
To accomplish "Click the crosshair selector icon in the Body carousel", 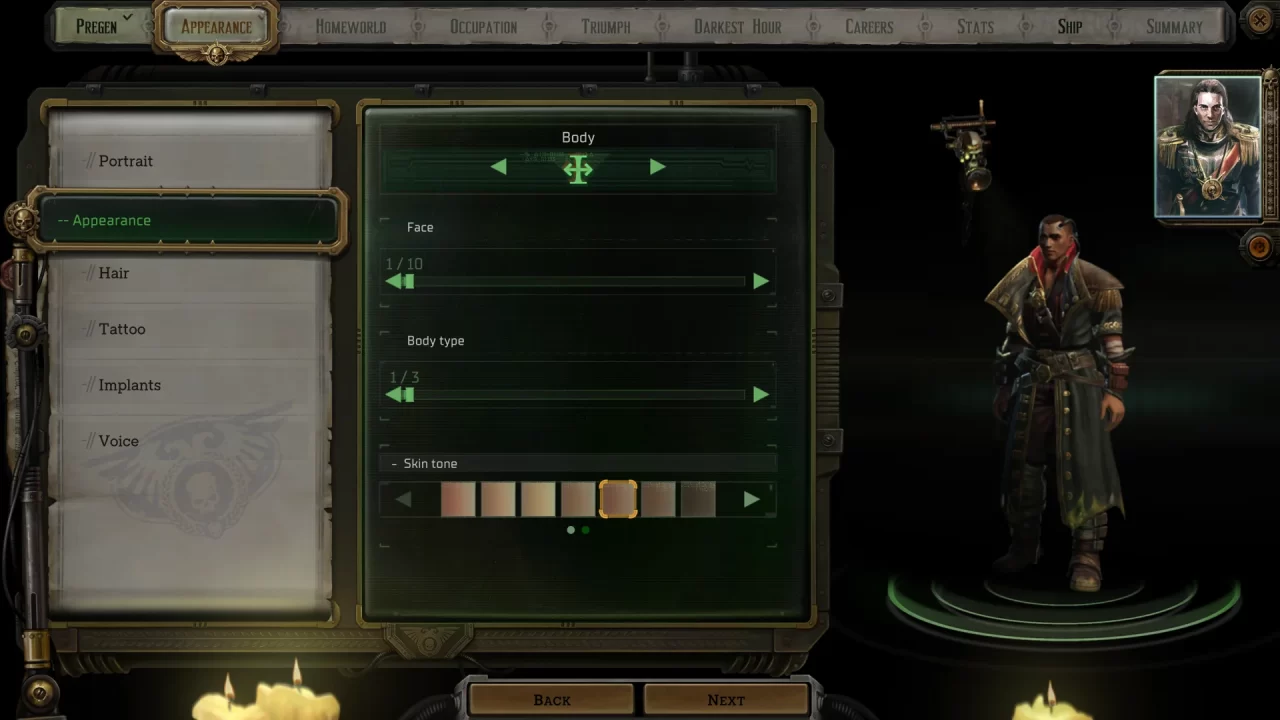I will (578, 169).
